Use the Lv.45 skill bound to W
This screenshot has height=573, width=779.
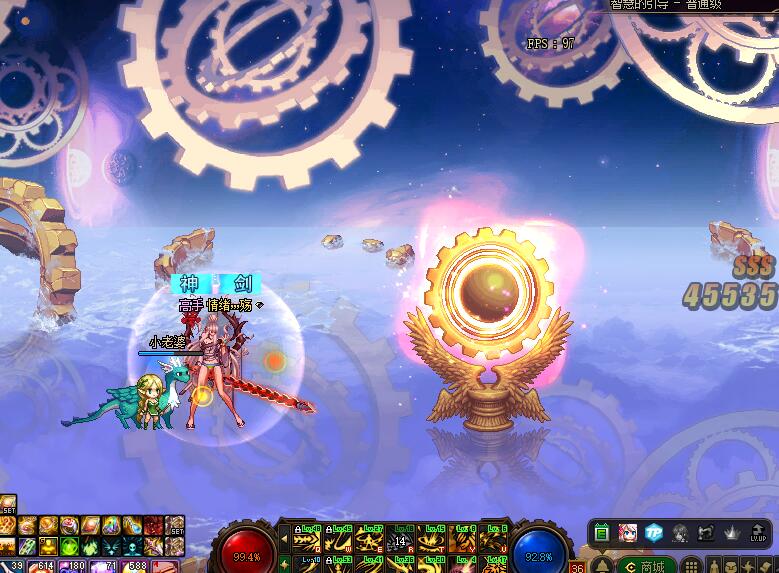[x=339, y=538]
